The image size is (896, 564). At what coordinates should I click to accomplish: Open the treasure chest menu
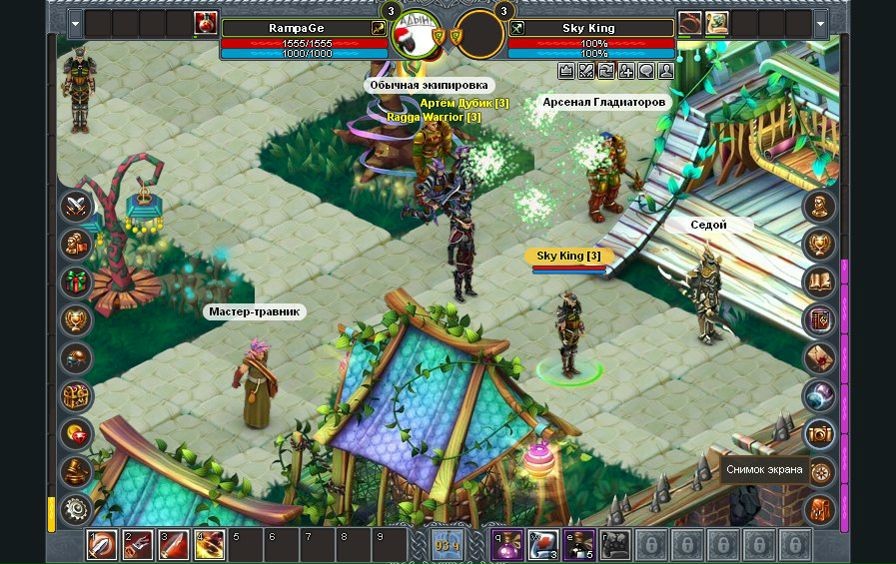coord(76,396)
